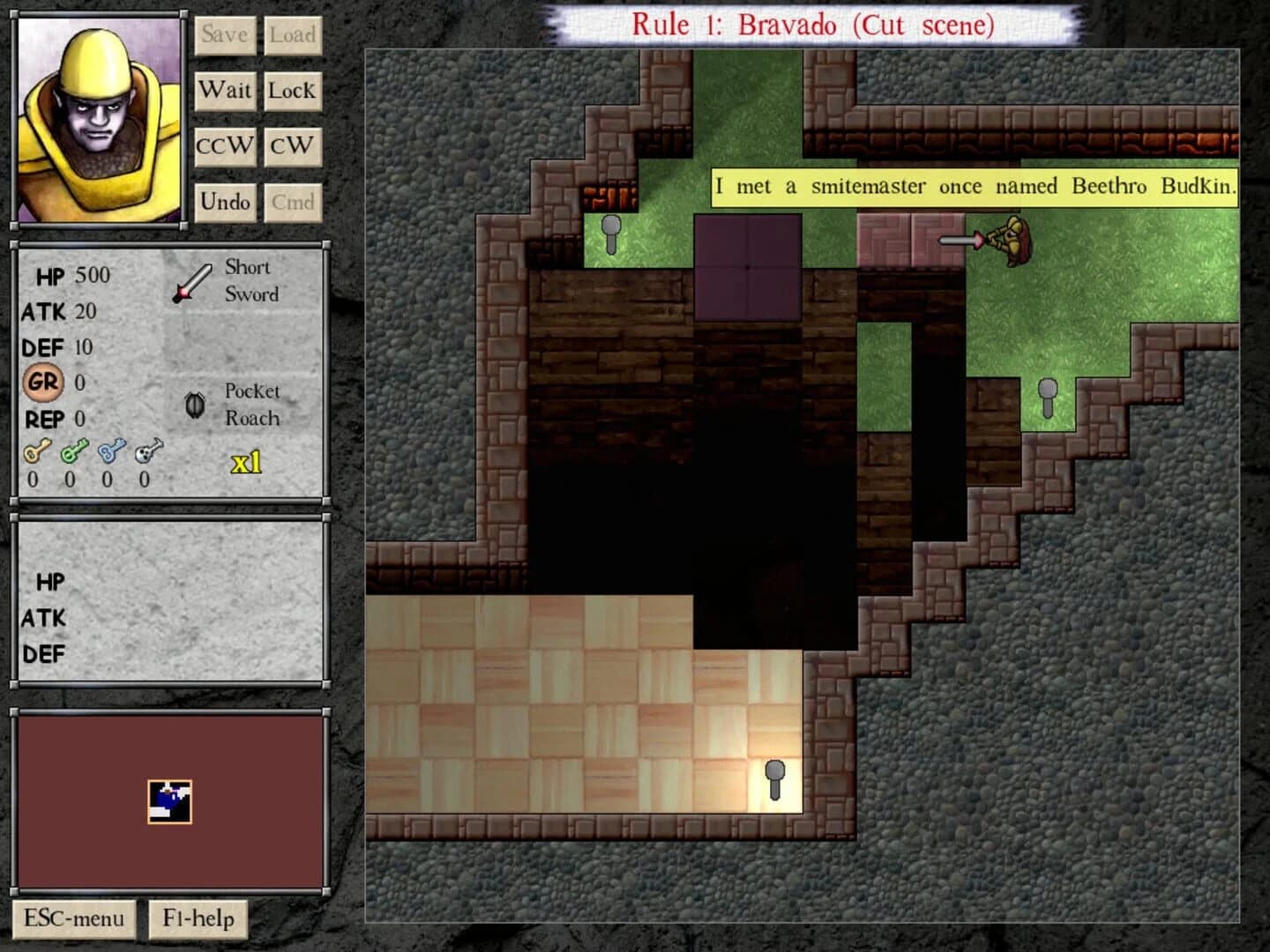
Task: Click the Pocket Roach accessory icon
Action: tap(196, 405)
